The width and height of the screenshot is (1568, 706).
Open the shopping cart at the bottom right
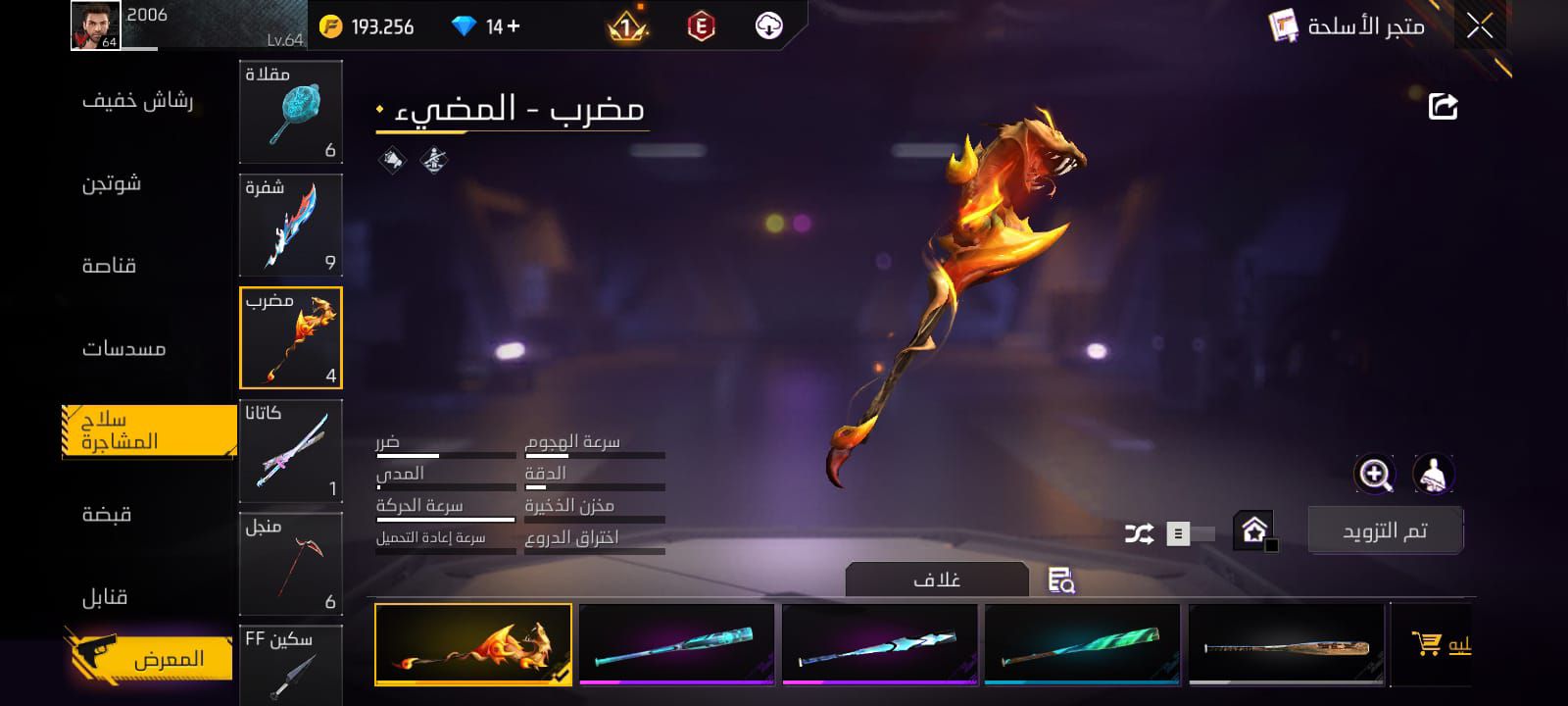coord(1430,643)
